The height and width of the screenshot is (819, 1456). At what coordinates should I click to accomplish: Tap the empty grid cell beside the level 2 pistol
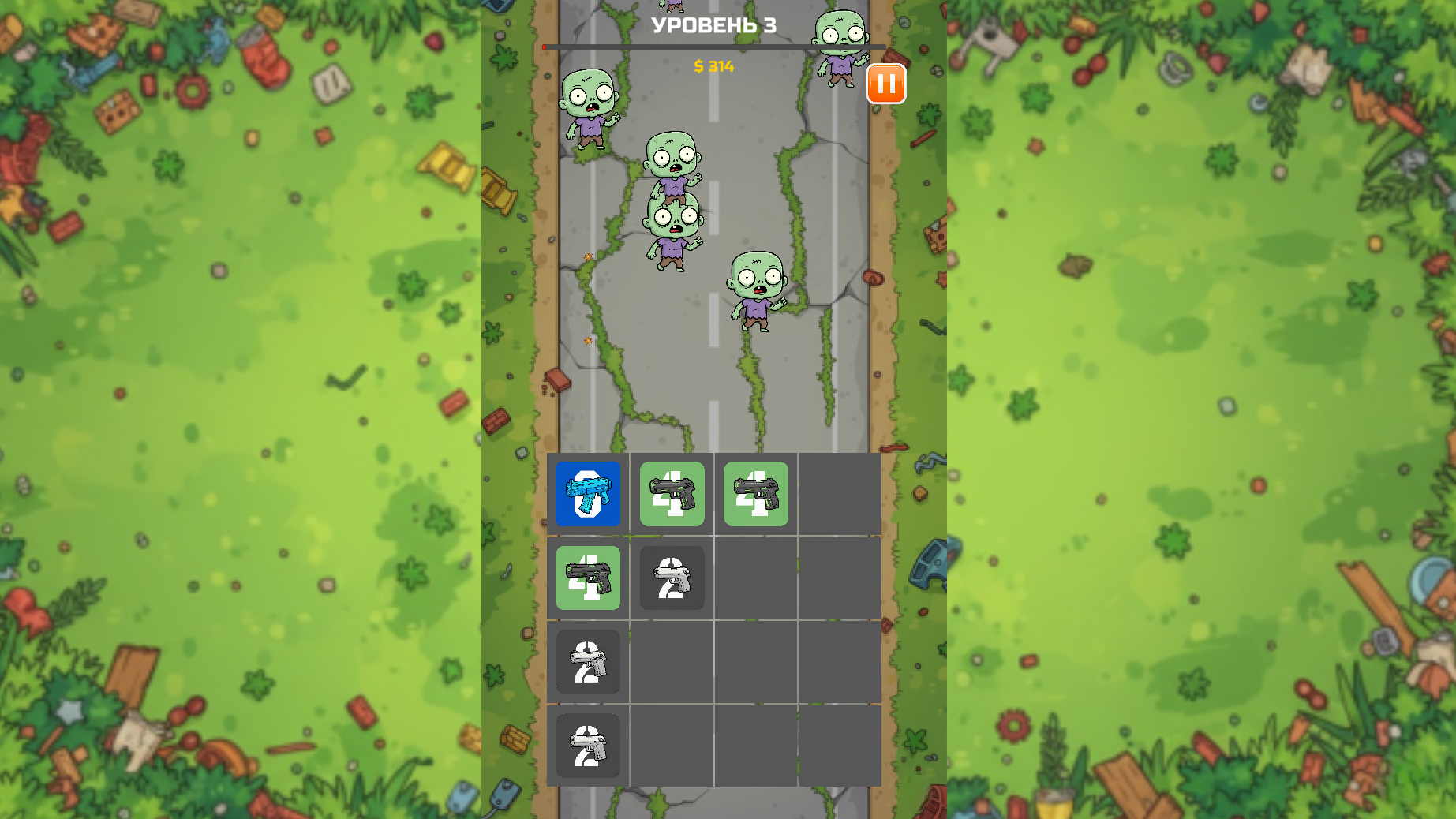[x=756, y=578]
